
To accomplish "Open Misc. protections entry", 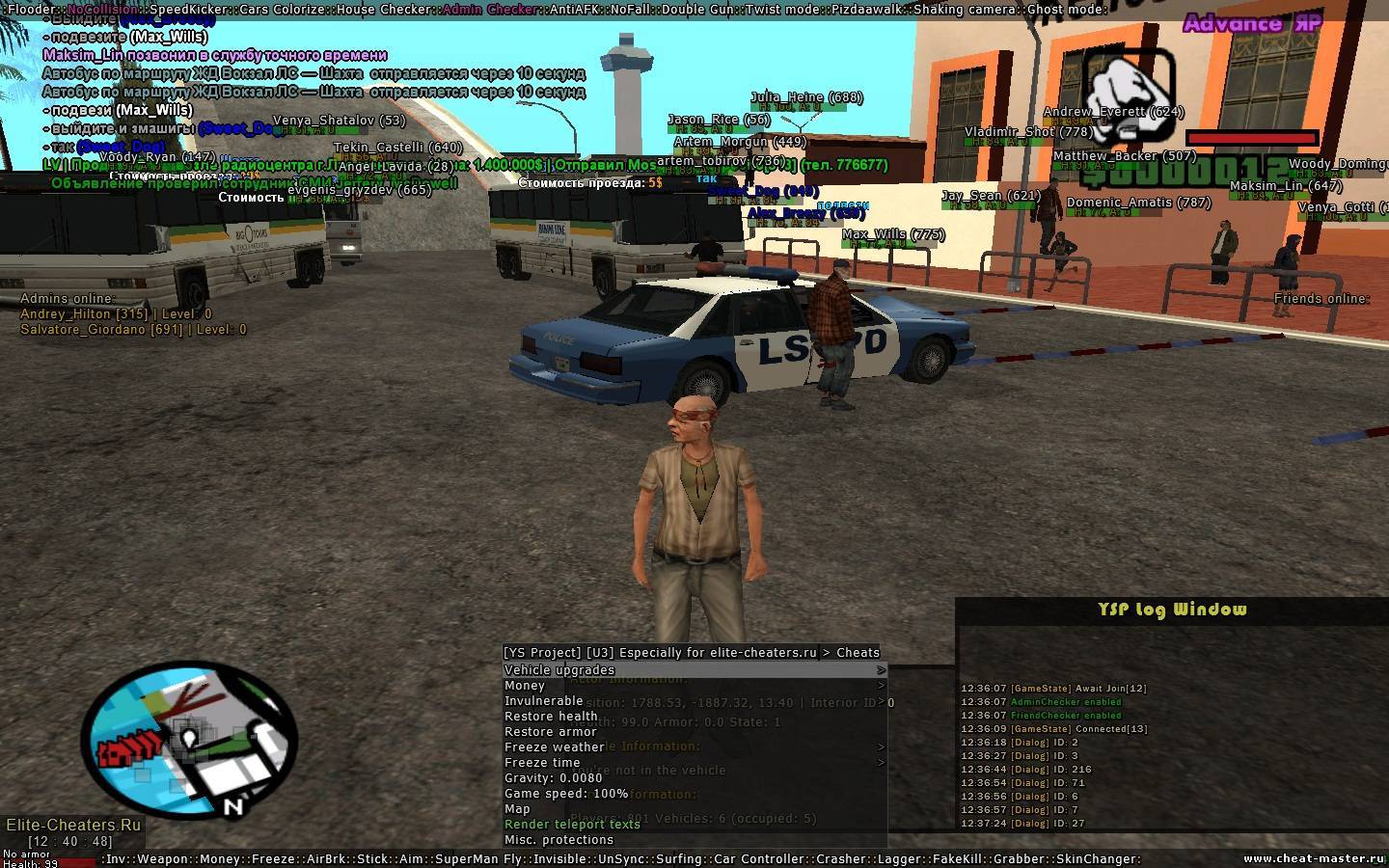I will [558, 840].
